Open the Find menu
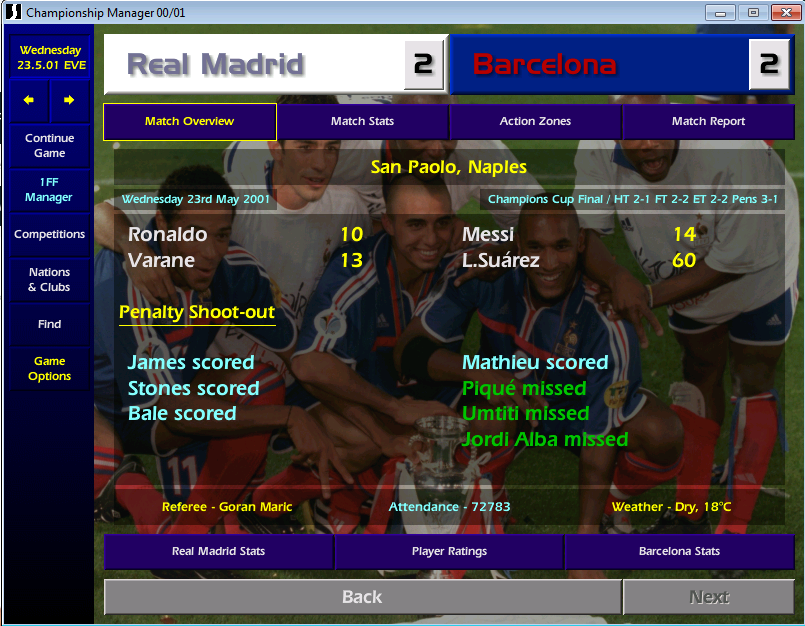The width and height of the screenshot is (805, 626). pyautogui.click(x=50, y=324)
